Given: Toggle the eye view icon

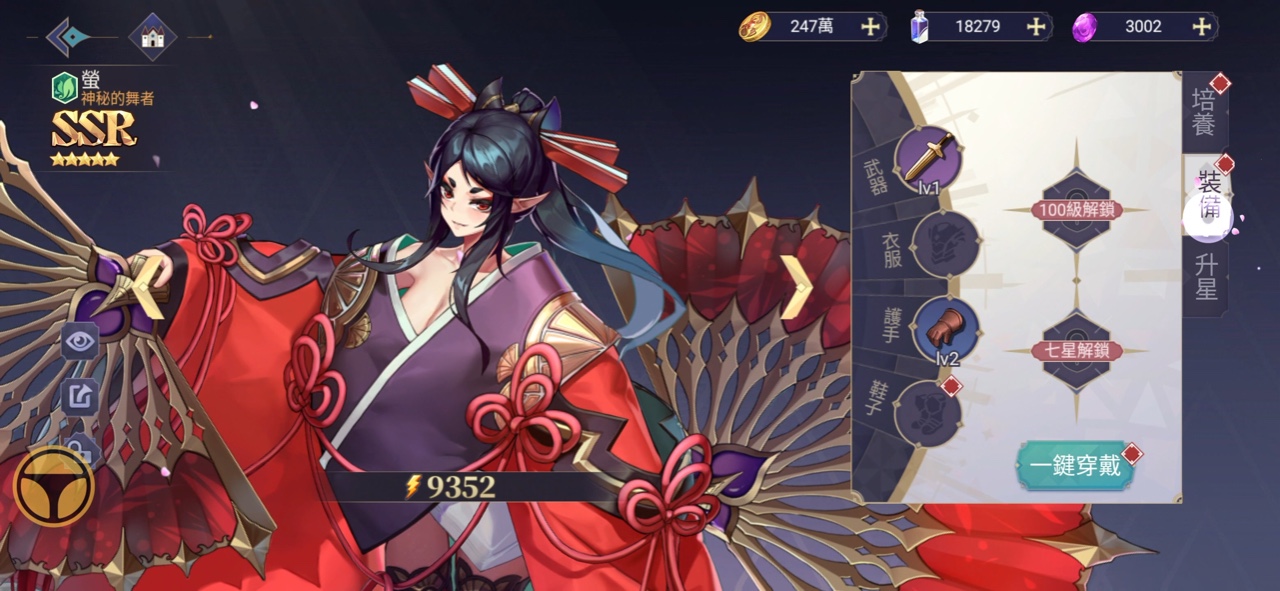Looking at the screenshot, I should 79,342.
